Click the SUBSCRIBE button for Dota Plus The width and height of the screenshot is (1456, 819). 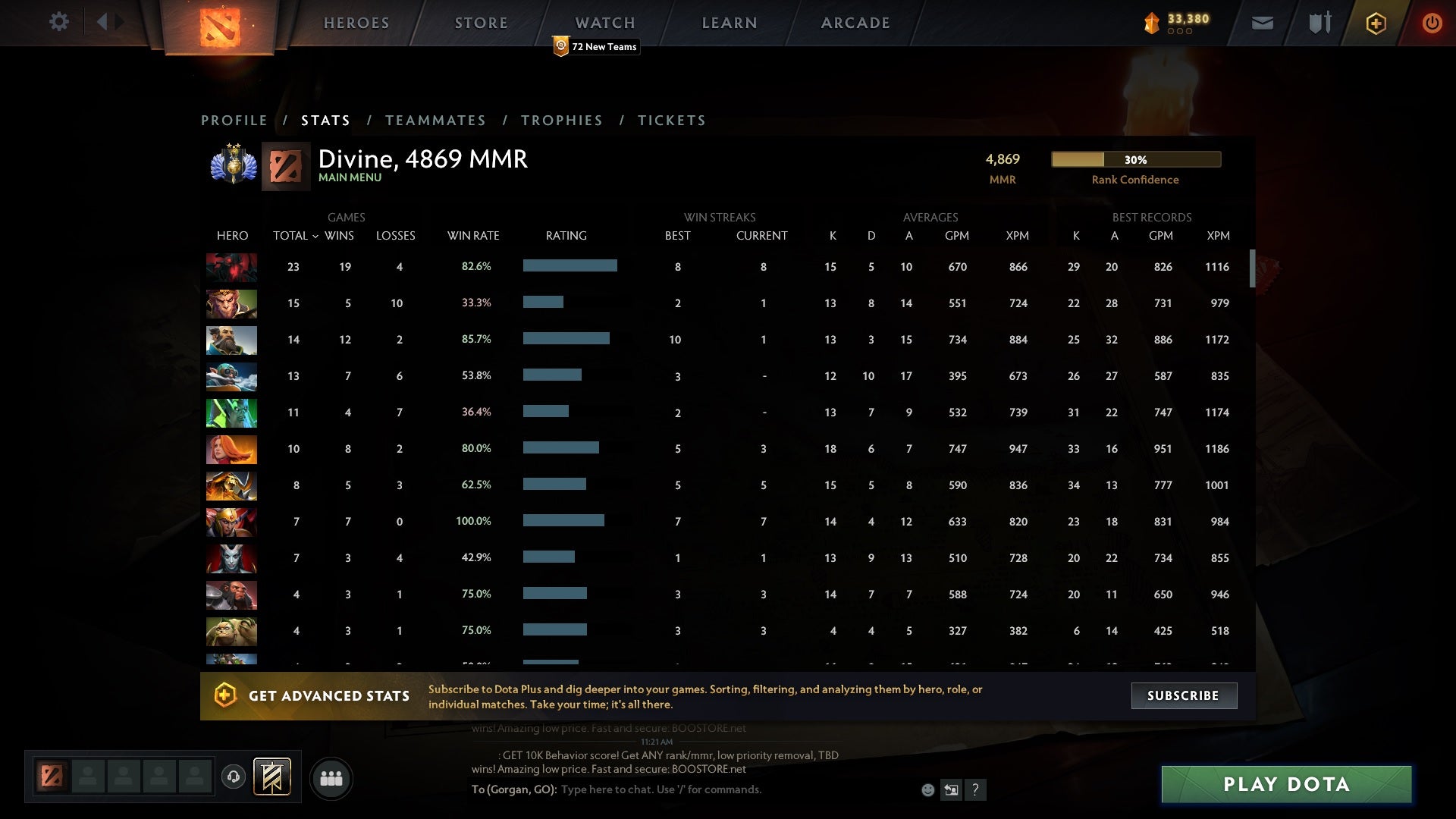click(x=1183, y=695)
